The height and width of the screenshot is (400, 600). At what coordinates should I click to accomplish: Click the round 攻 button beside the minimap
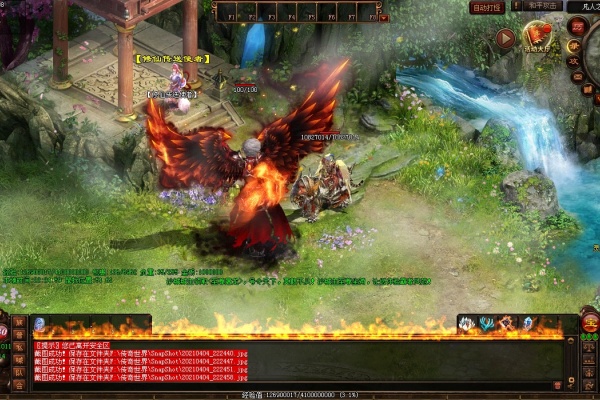tap(575, 62)
